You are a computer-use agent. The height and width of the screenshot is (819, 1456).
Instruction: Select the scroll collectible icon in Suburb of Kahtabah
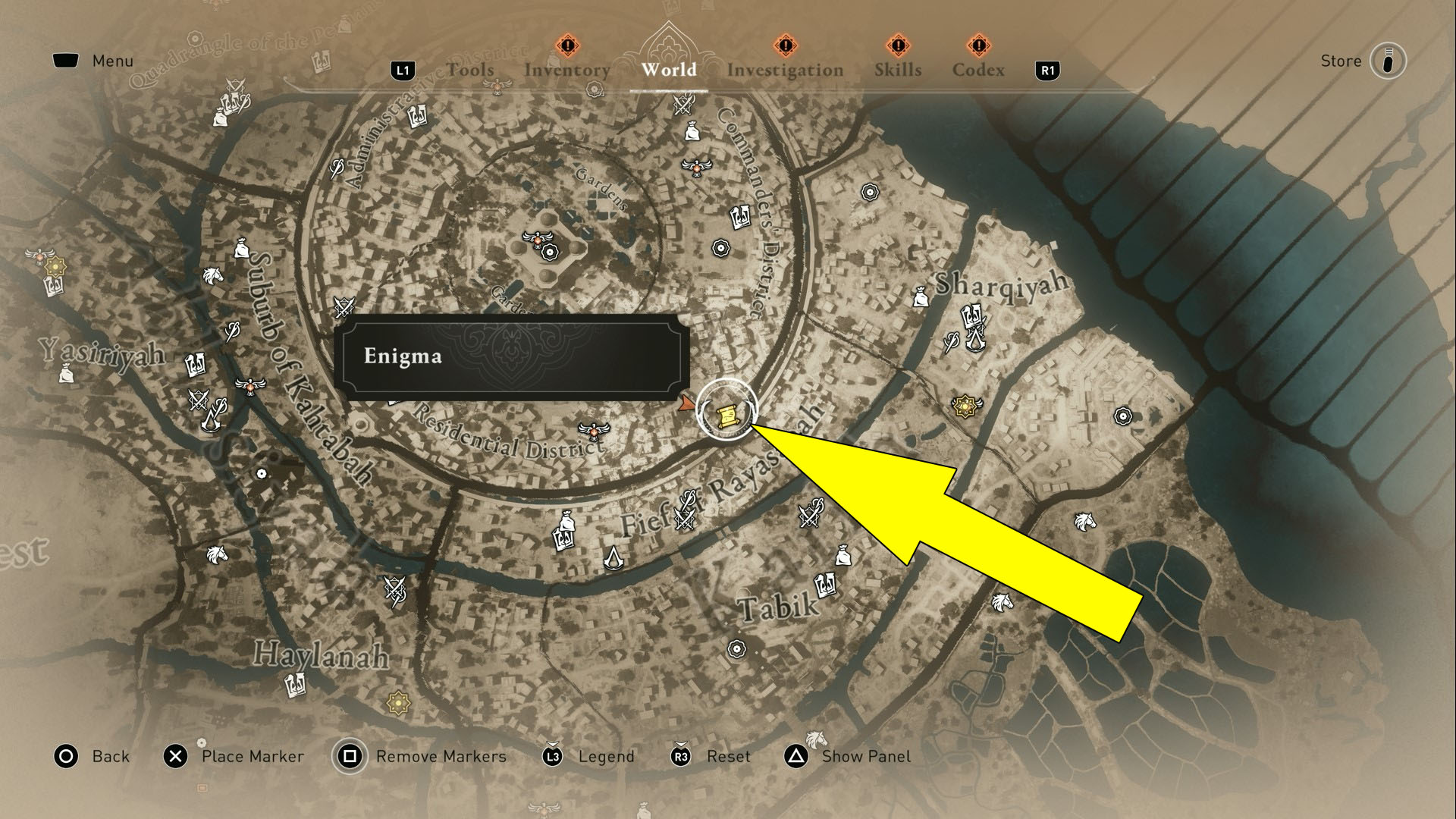tap(194, 363)
